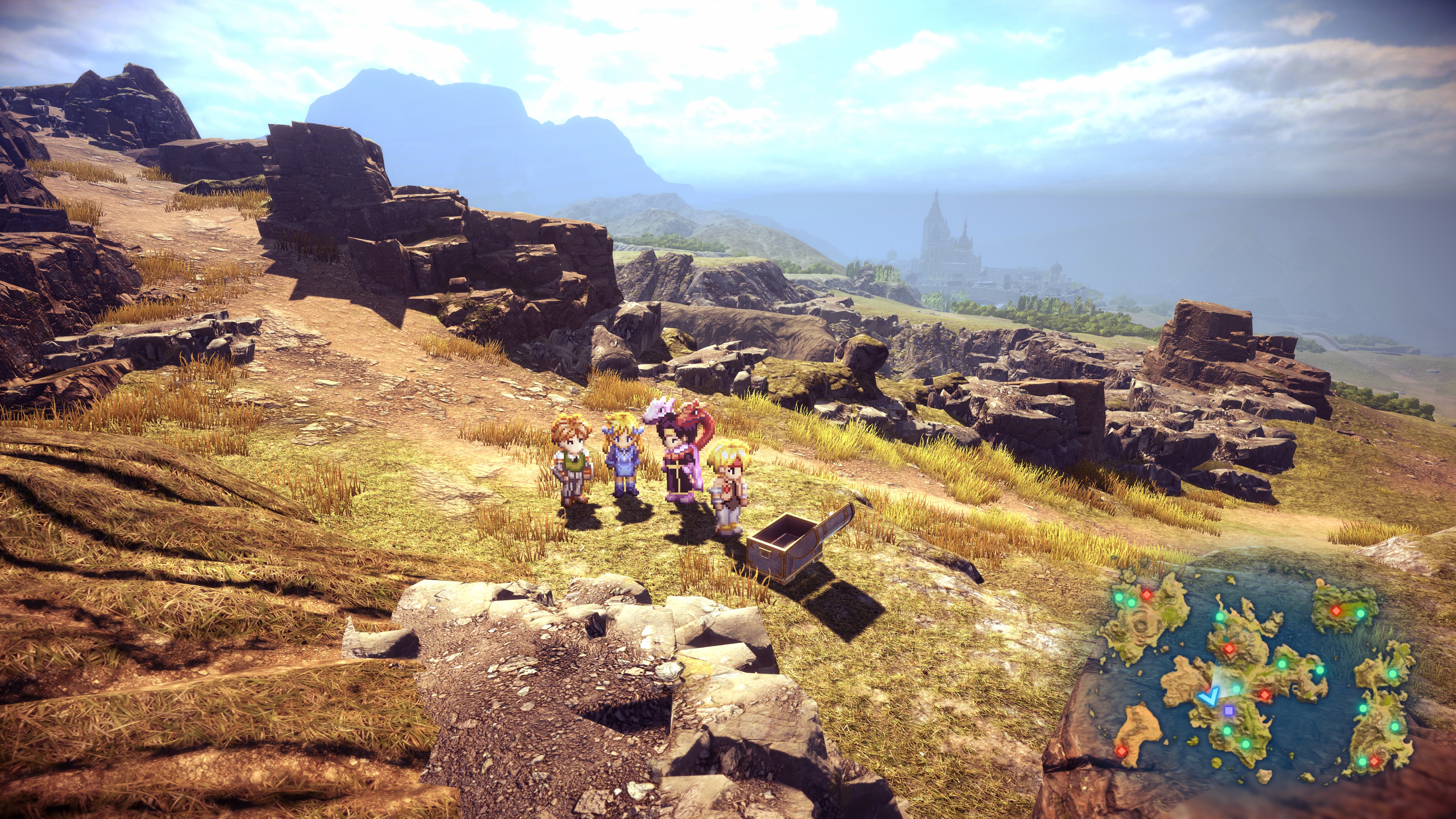Screen dimensions: 1456x819
Task: Select the red diamond on the northeast island
Action: pyautogui.click(x=1336, y=610)
